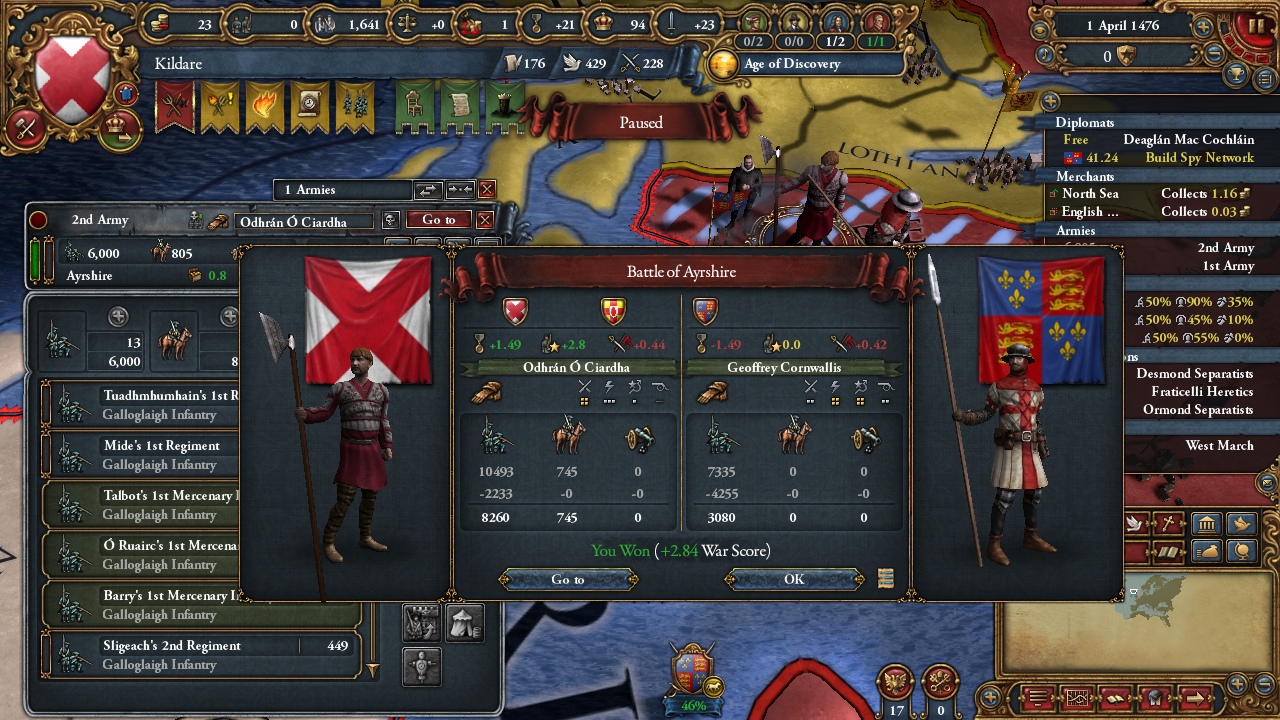The width and height of the screenshot is (1280, 720).
Task: Open the religion screen via cross icon
Action: [x=1168, y=523]
